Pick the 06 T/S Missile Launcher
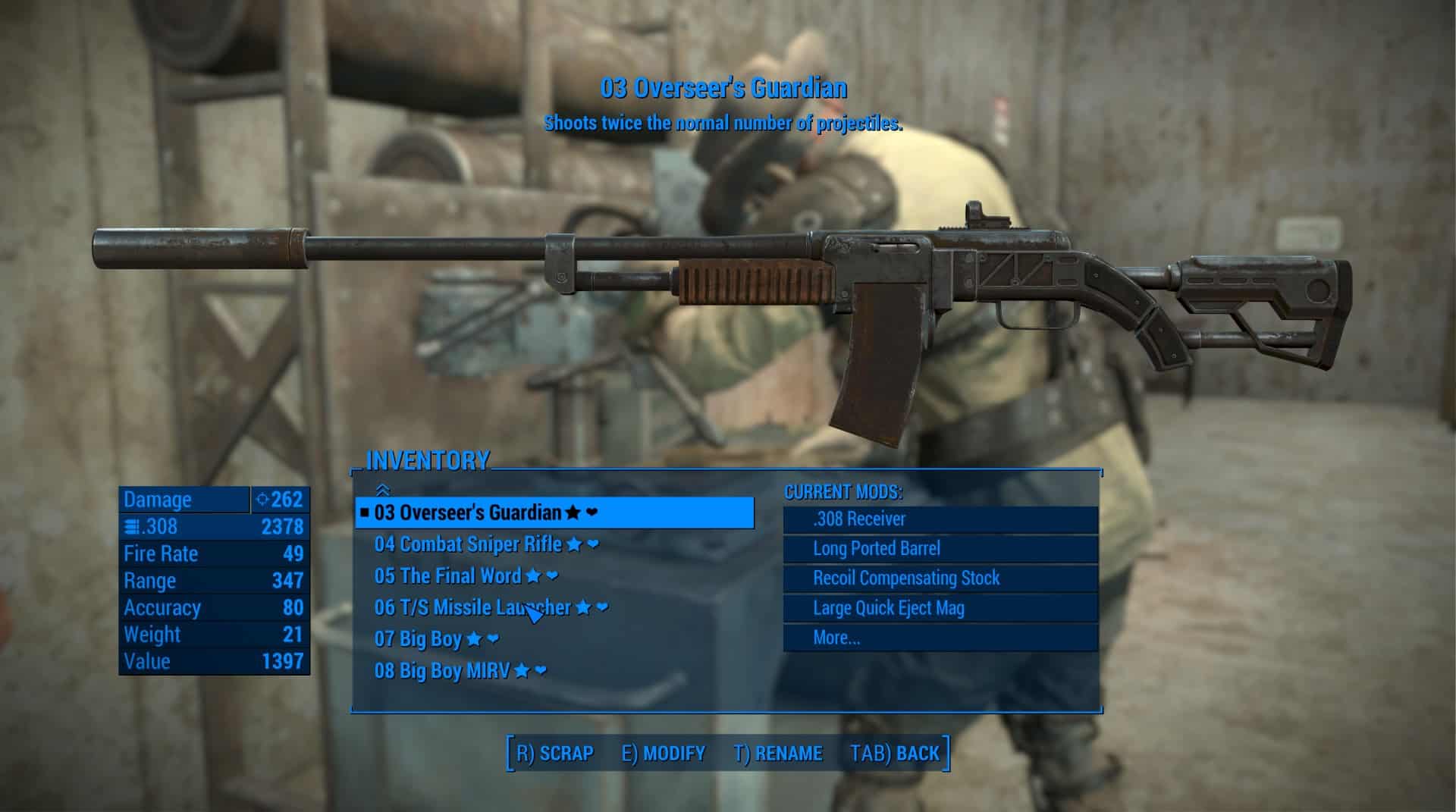Screen dimensions: 1456x812 (x=472, y=607)
